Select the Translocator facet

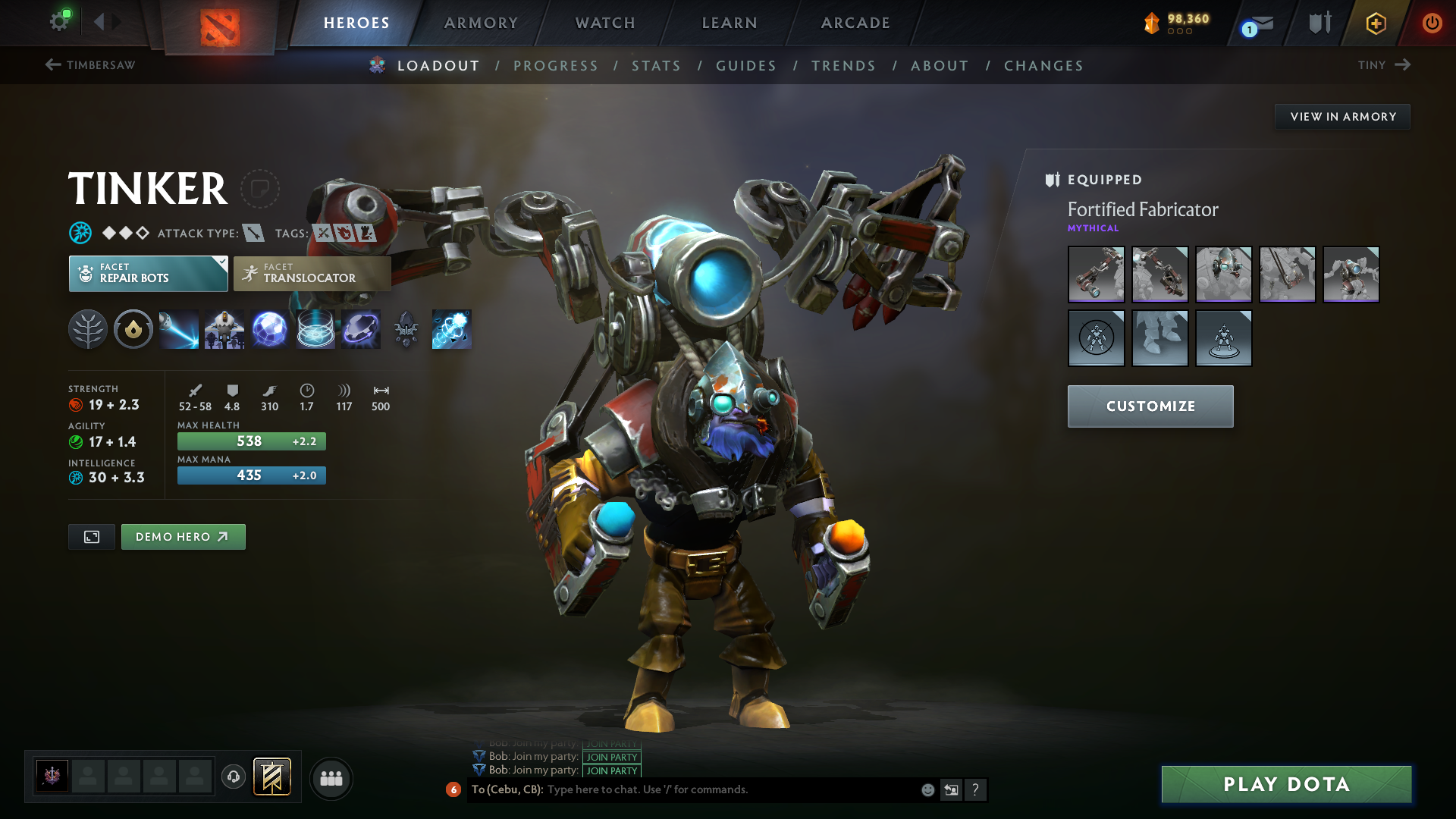pyautogui.click(x=312, y=273)
